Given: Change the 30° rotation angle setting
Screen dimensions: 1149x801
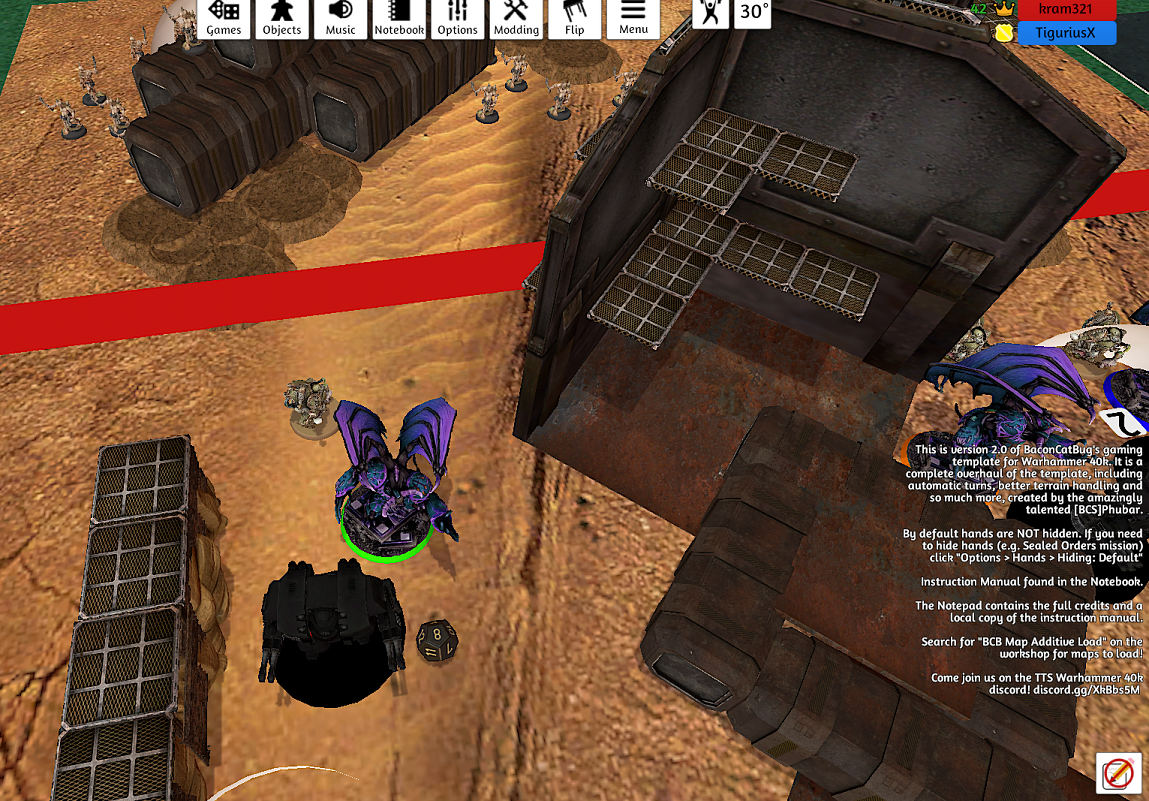Looking at the screenshot, I should [753, 13].
